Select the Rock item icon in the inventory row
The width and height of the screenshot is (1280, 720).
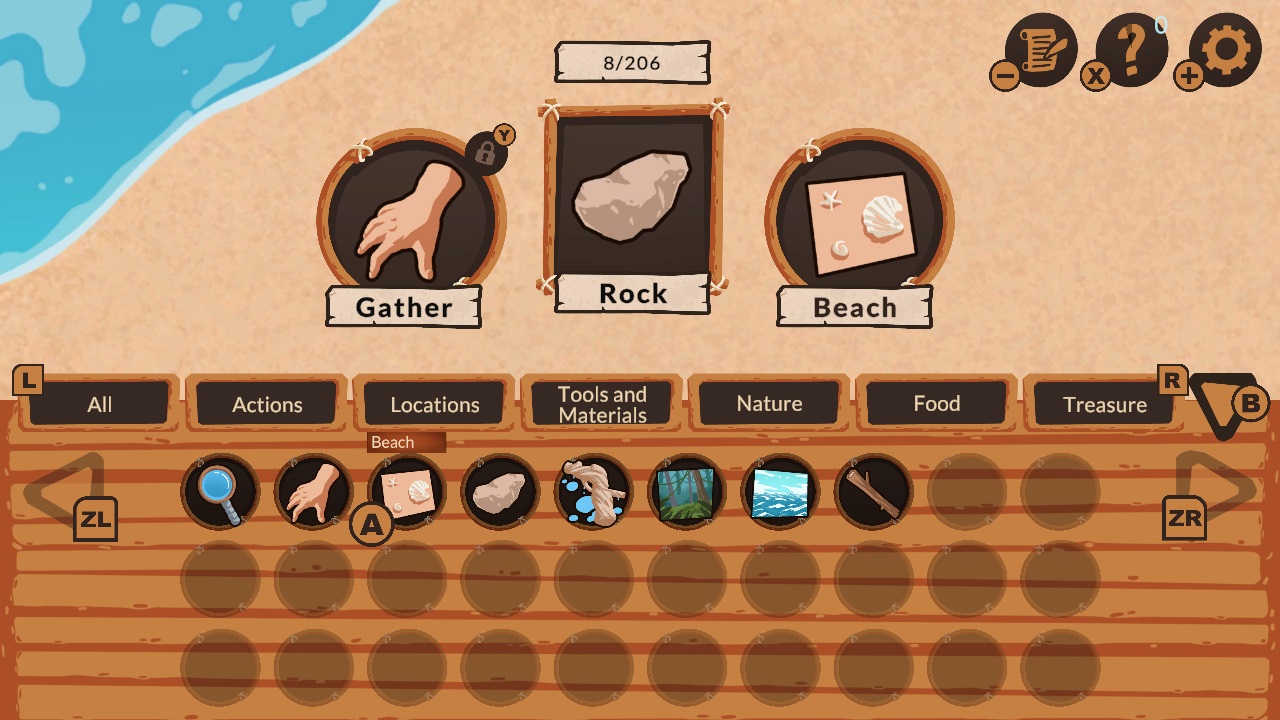click(x=499, y=490)
